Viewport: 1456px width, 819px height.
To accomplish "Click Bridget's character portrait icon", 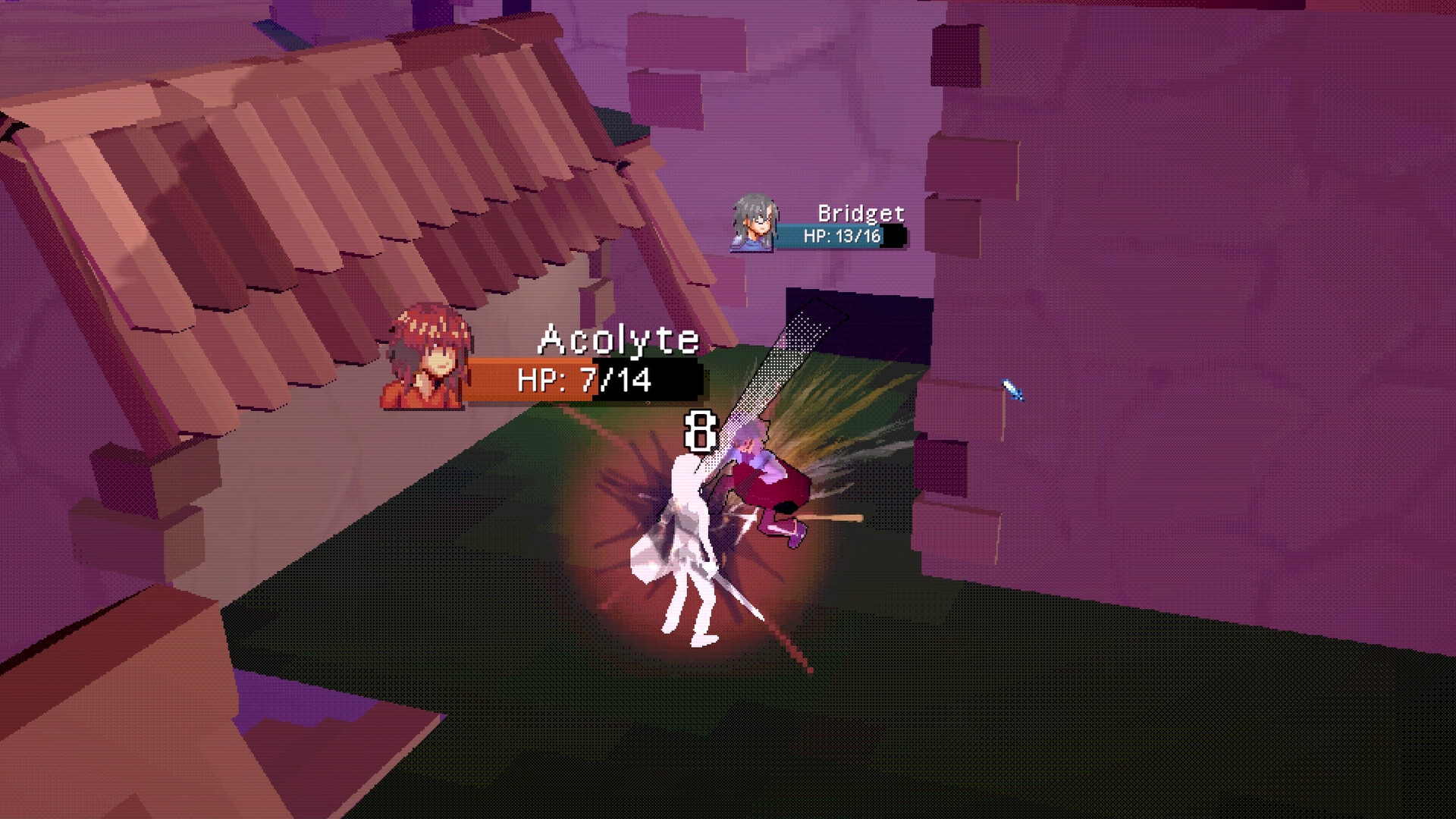I will pyautogui.click(x=752, y=224).
